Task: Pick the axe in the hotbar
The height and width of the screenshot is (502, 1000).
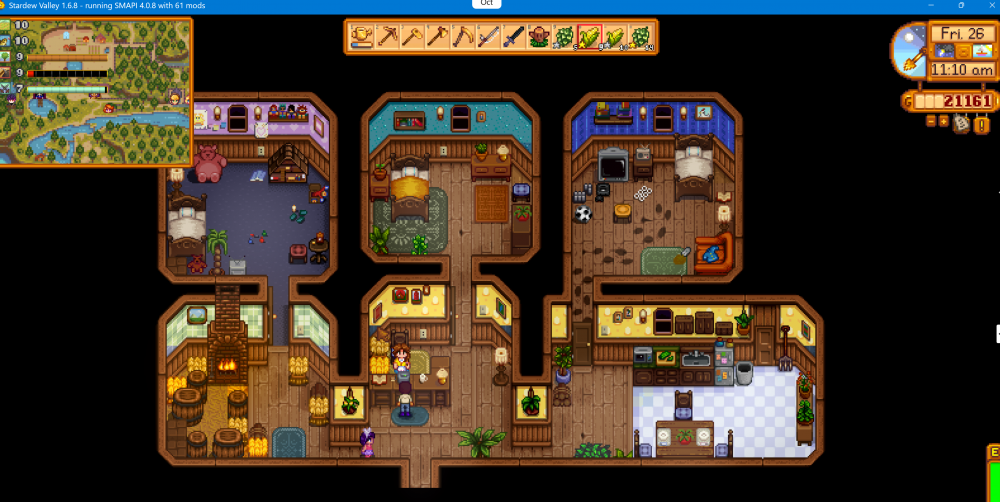Action: coord(437,38)
